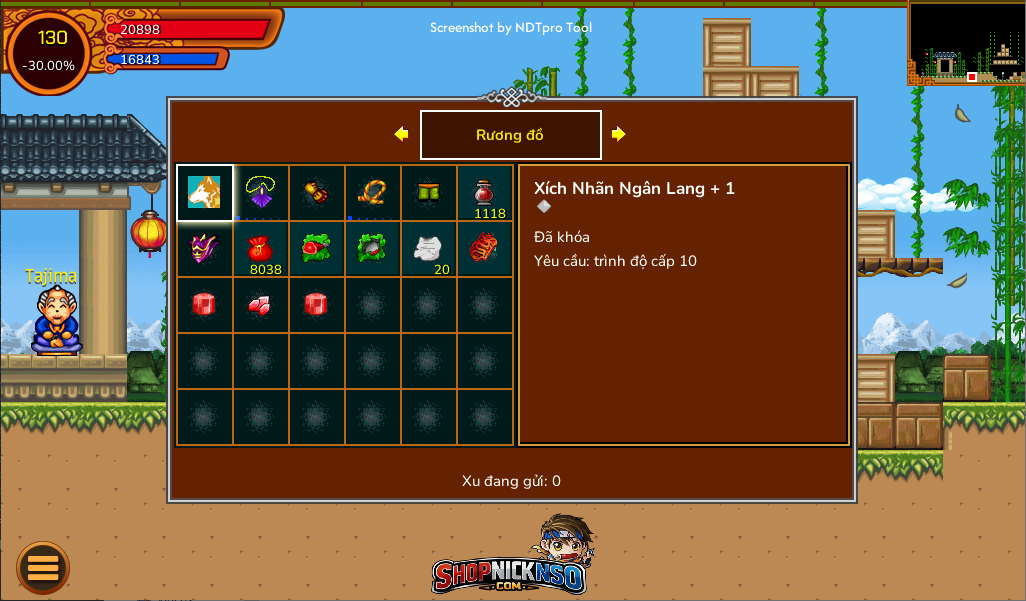Select the purple amulet necklace slot
The height and width of the screenshot is (601, 1026).
pos(261,193)
